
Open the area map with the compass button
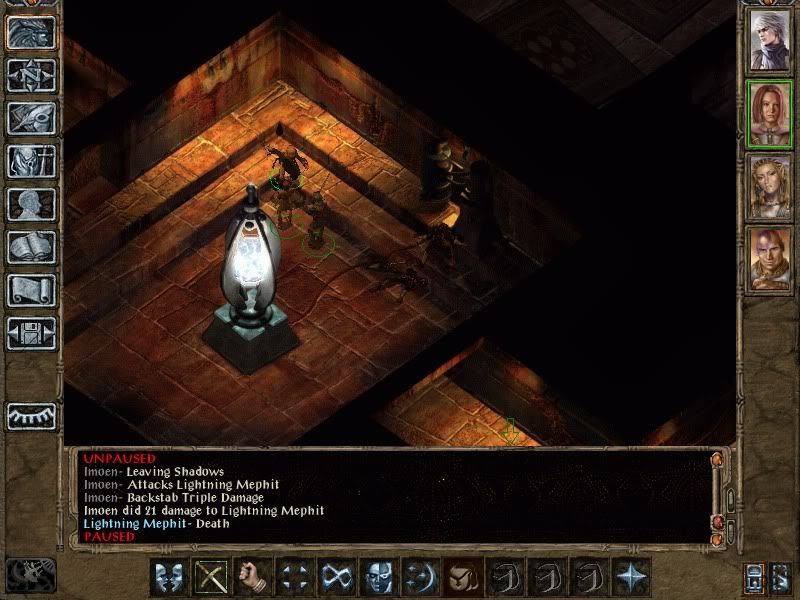pos(31,75)
